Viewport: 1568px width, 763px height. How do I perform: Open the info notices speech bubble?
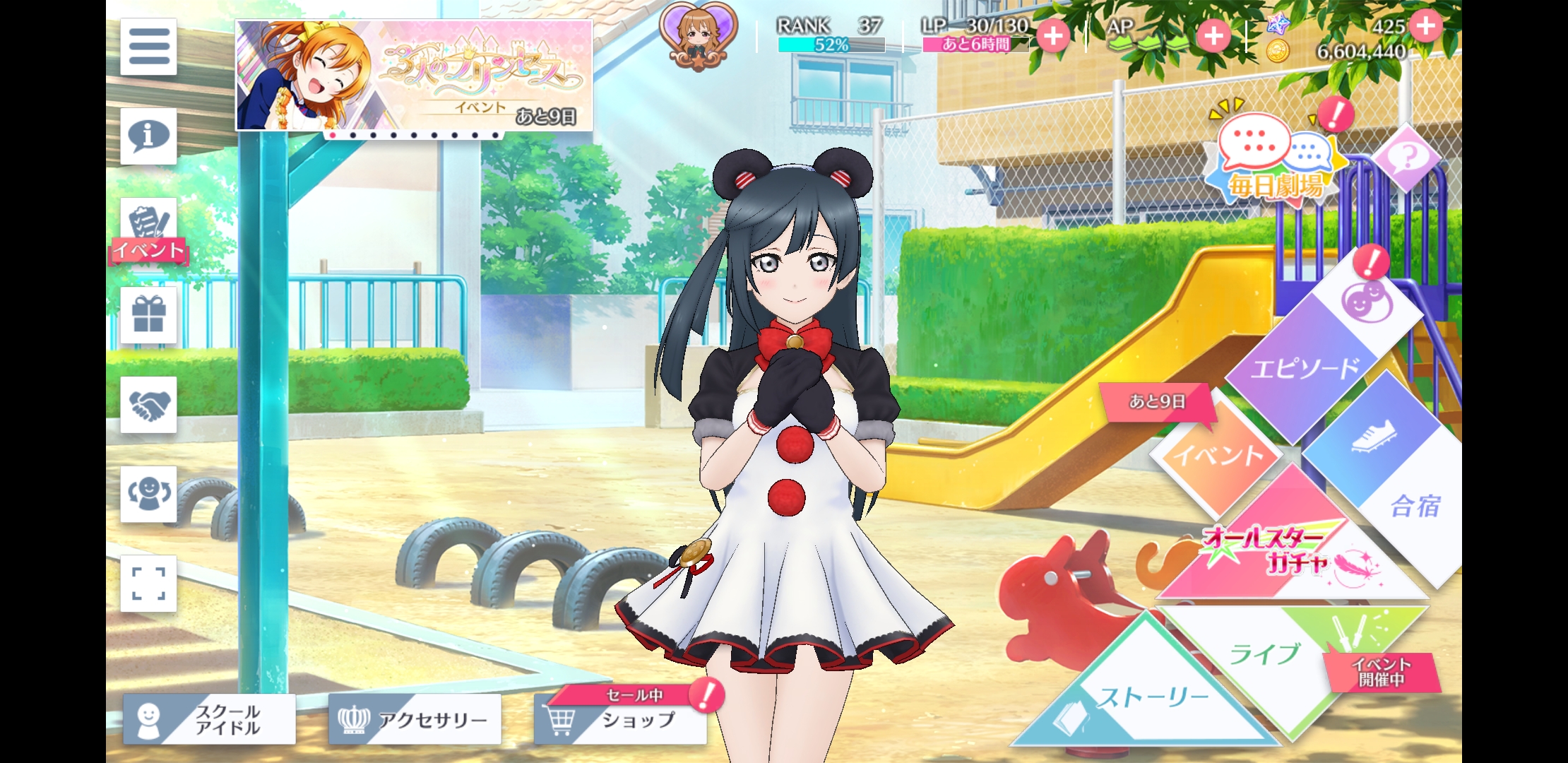[148, 136]
